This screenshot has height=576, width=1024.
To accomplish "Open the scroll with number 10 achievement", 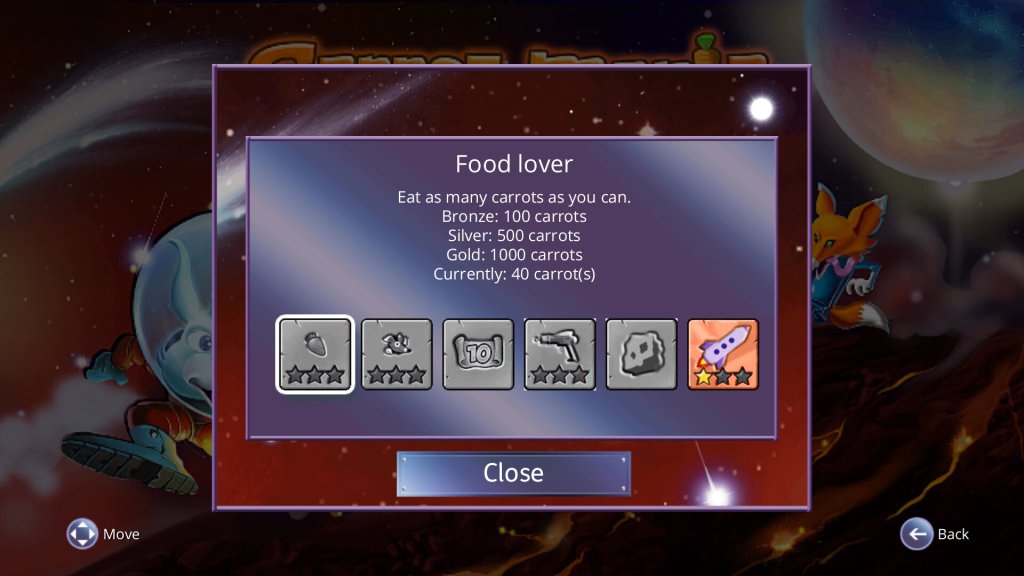I will (478, 354).
